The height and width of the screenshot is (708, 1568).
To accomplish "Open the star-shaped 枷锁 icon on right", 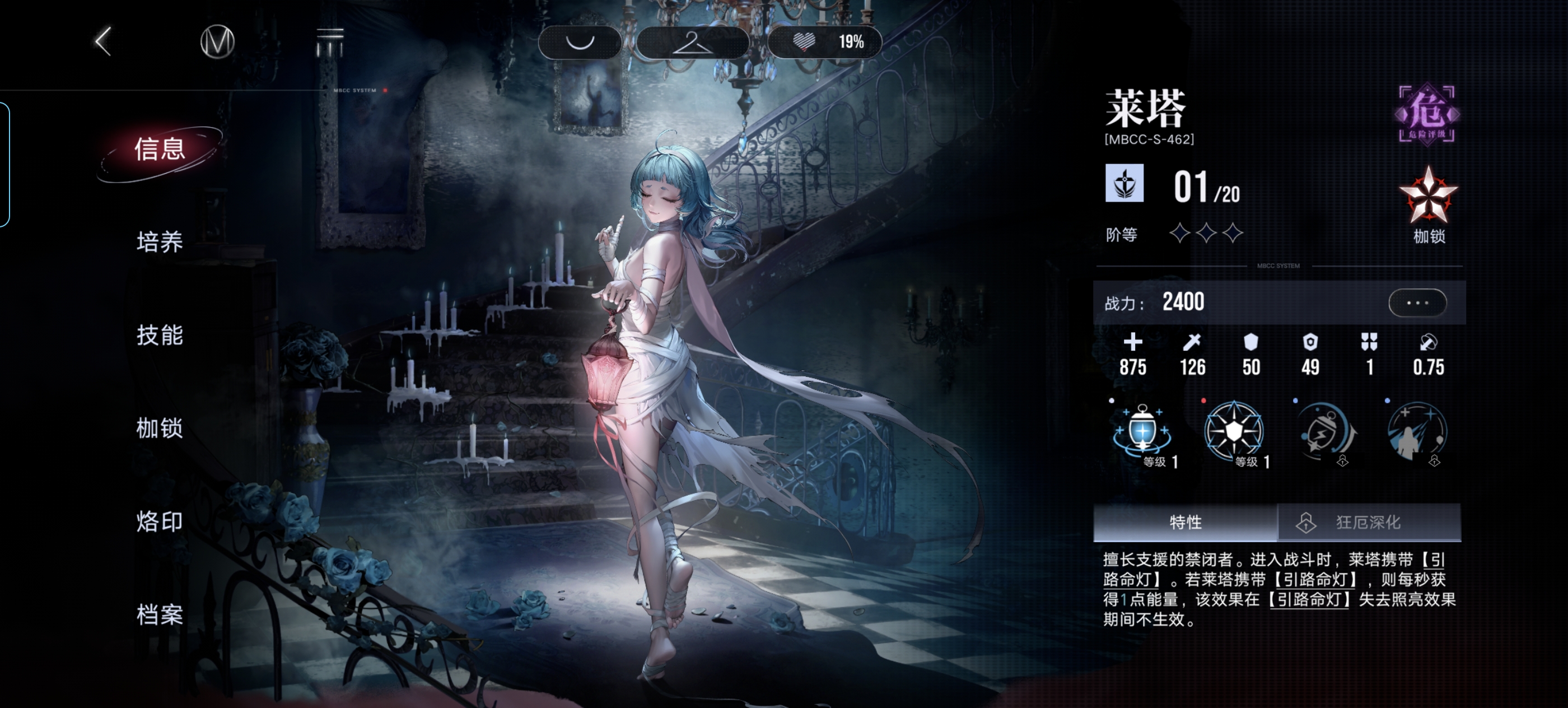I will [x=1428, y=198].
